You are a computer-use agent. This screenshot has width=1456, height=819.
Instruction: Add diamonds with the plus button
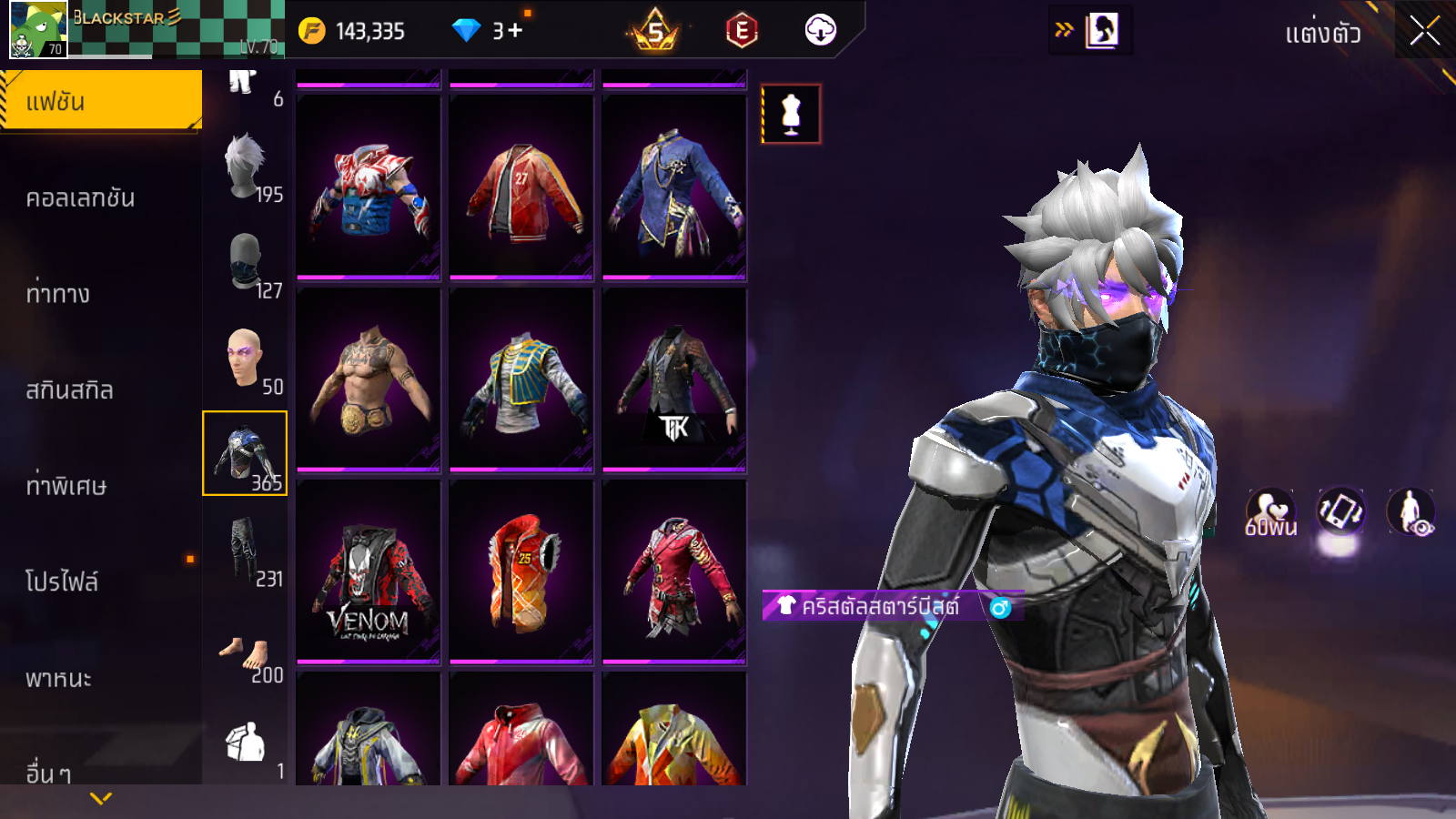tap(515, 31)
